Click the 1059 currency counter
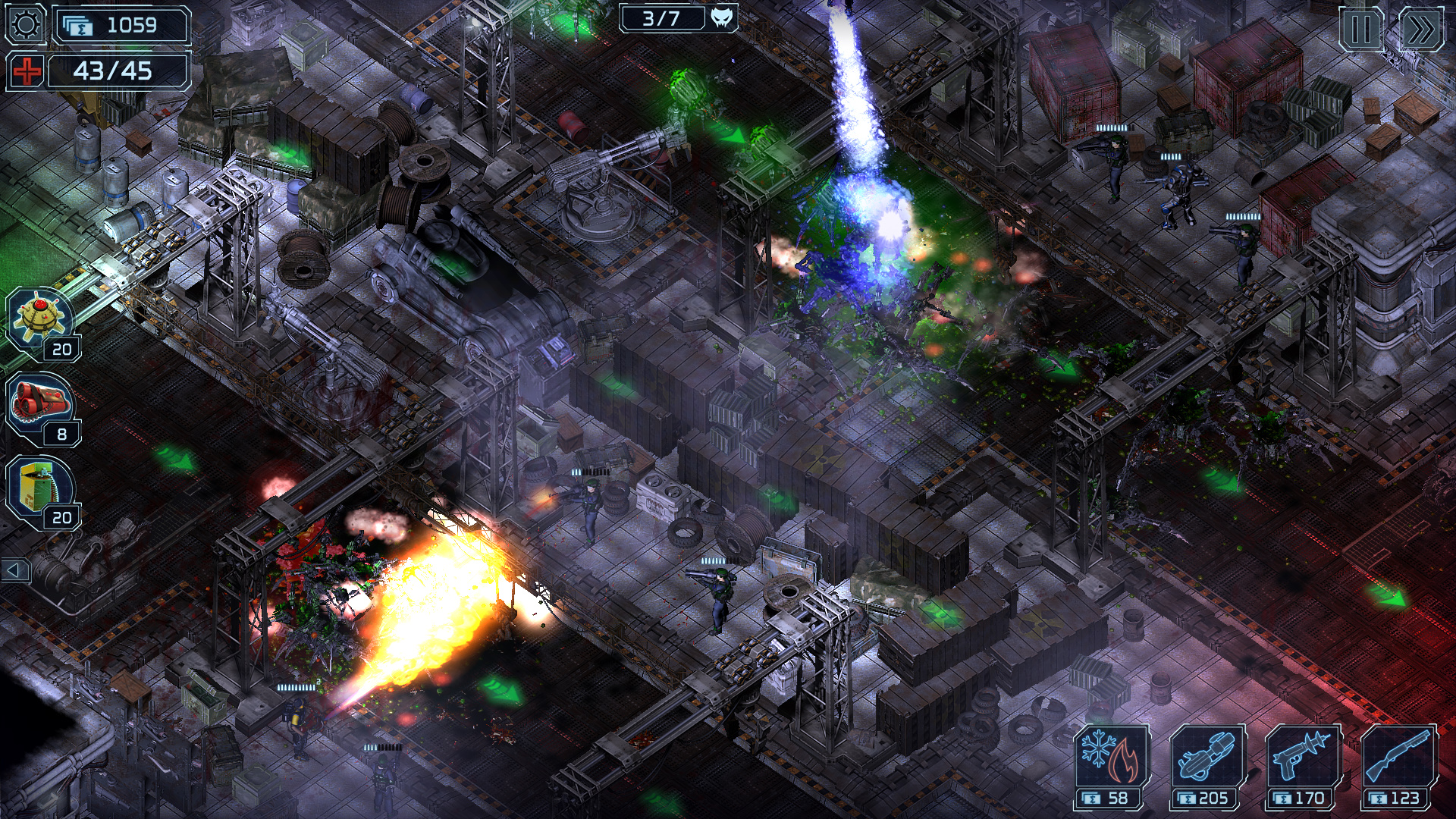The image size is (1456, 819). tap(121, 25)
